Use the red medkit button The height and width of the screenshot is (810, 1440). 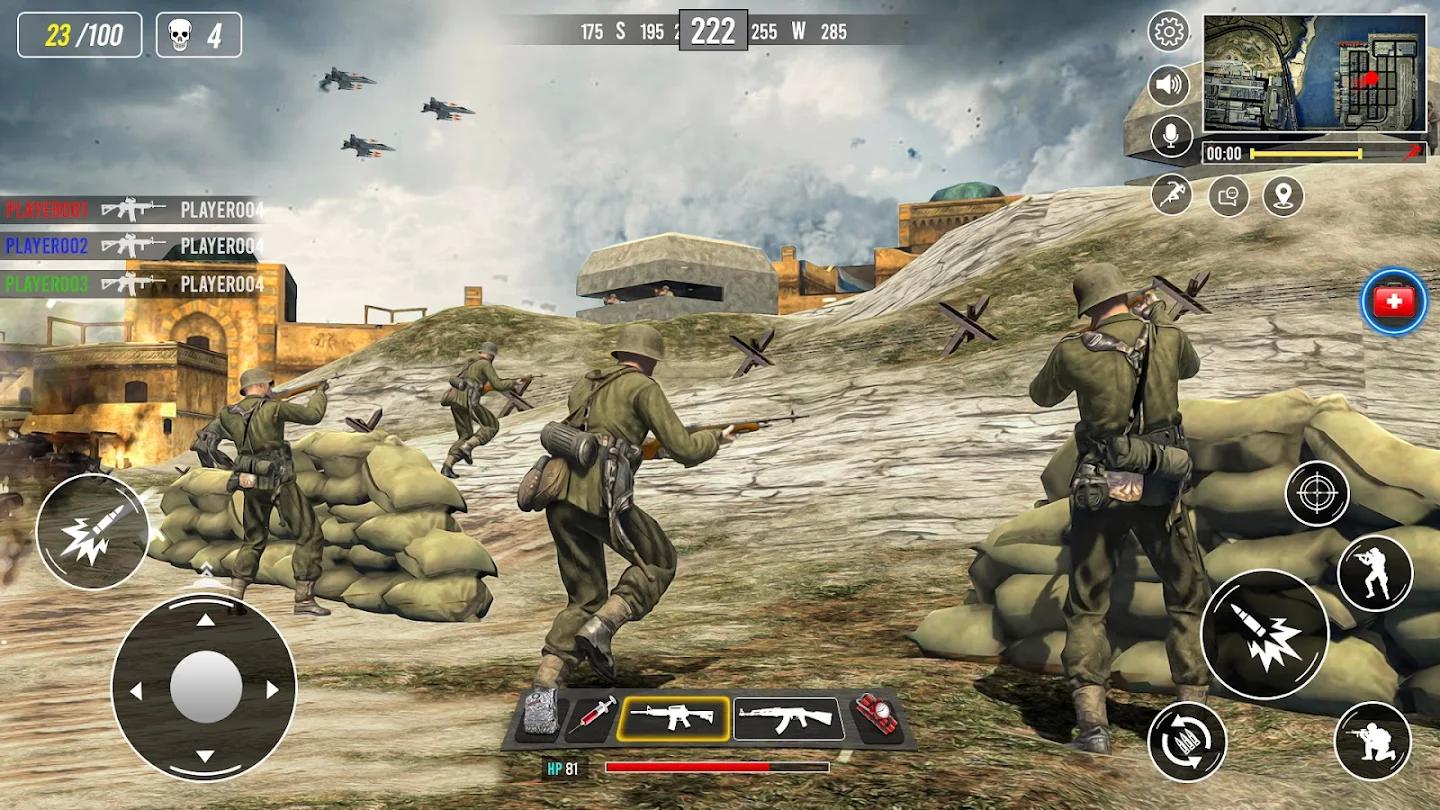(1394, 301)
